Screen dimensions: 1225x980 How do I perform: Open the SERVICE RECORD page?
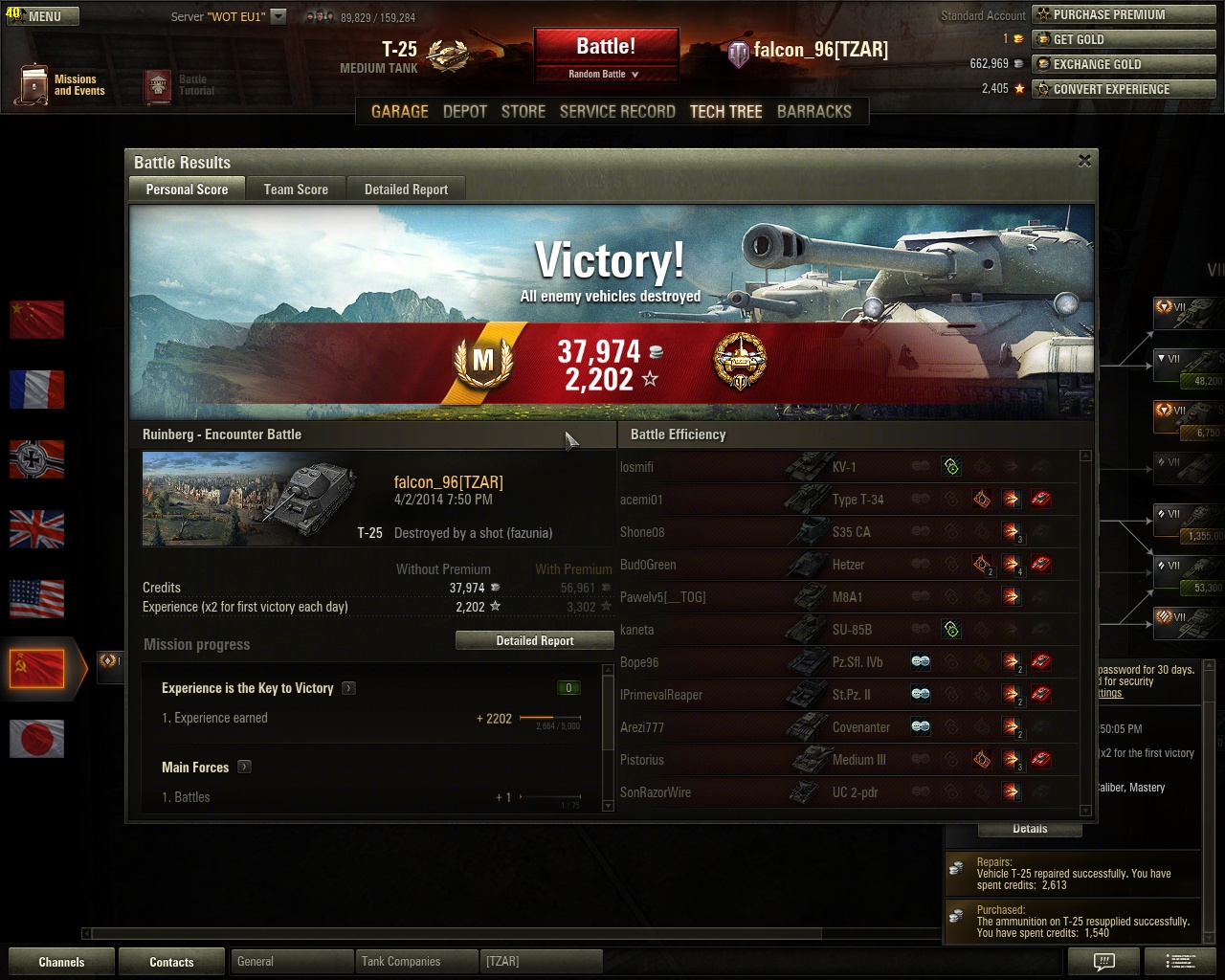click(x=617, y=111)
